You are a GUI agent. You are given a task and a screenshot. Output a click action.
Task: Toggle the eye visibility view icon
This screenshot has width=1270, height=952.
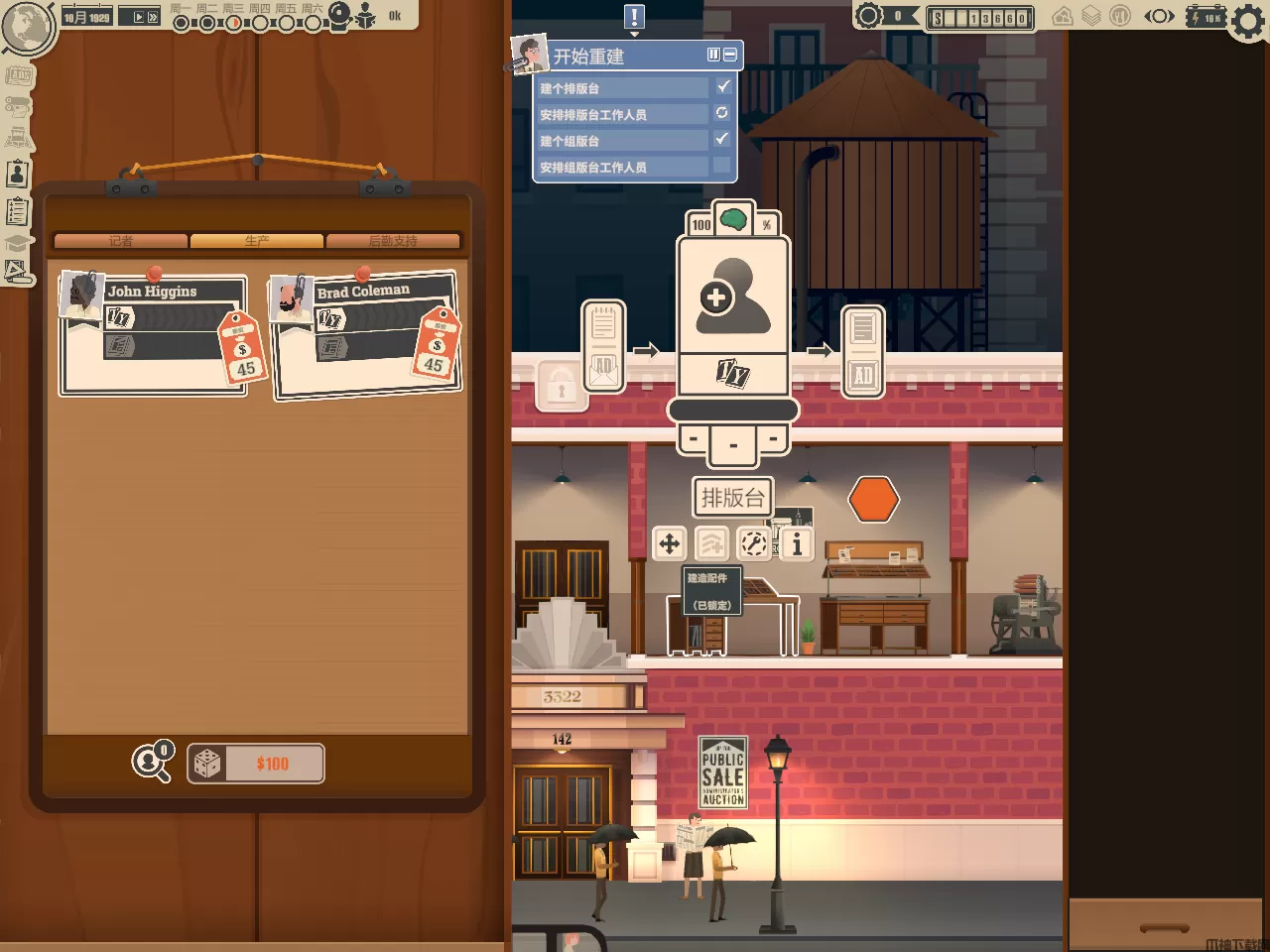click(x=1159, y=16)
